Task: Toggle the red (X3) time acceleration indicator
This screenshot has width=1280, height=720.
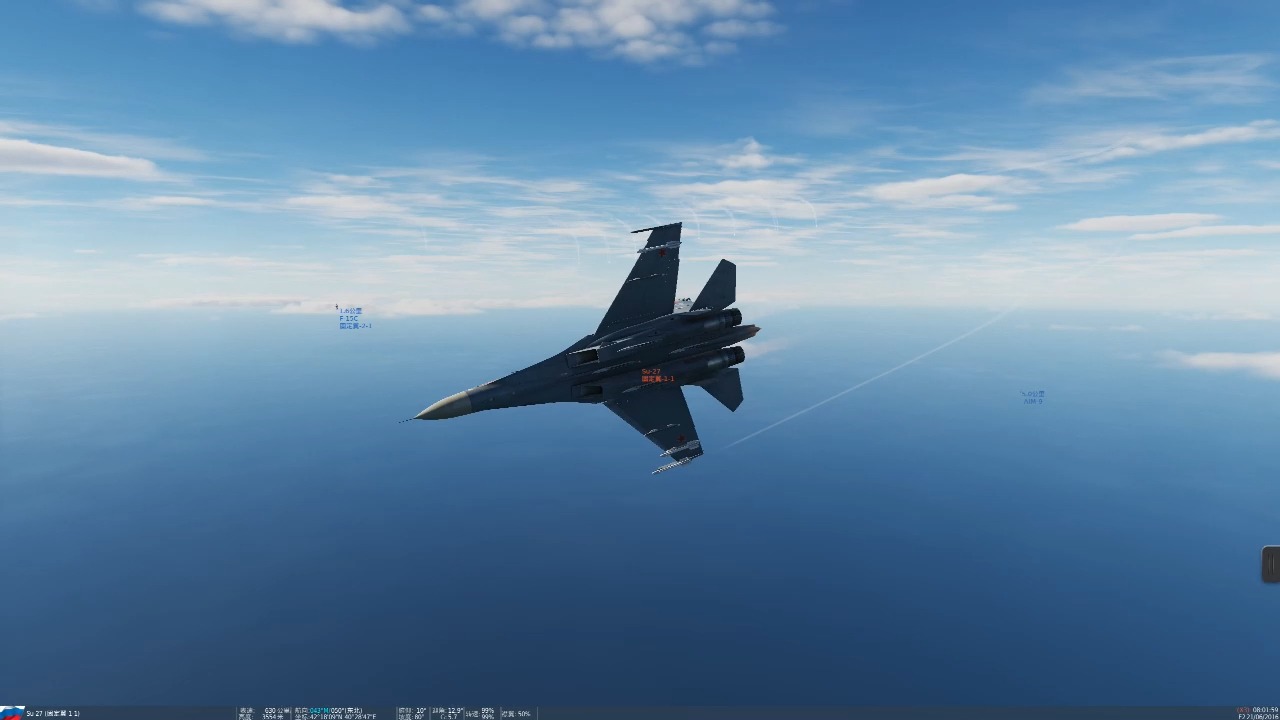Action: tap(1243, 708)
